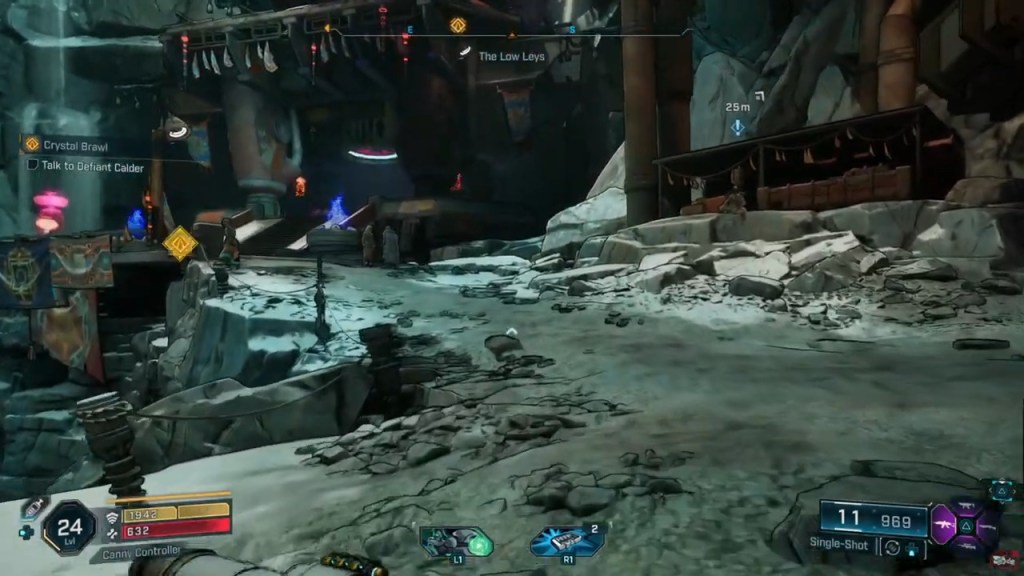Select the highlighted purple weapon slot
1024x576 pixels.
[x=943, y=523]
